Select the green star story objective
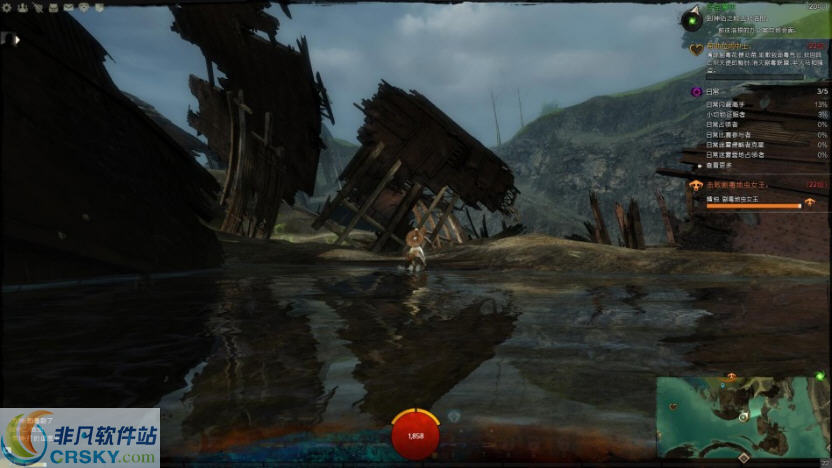The width and height of the screenshot is (832, 468). click(691, 20)
